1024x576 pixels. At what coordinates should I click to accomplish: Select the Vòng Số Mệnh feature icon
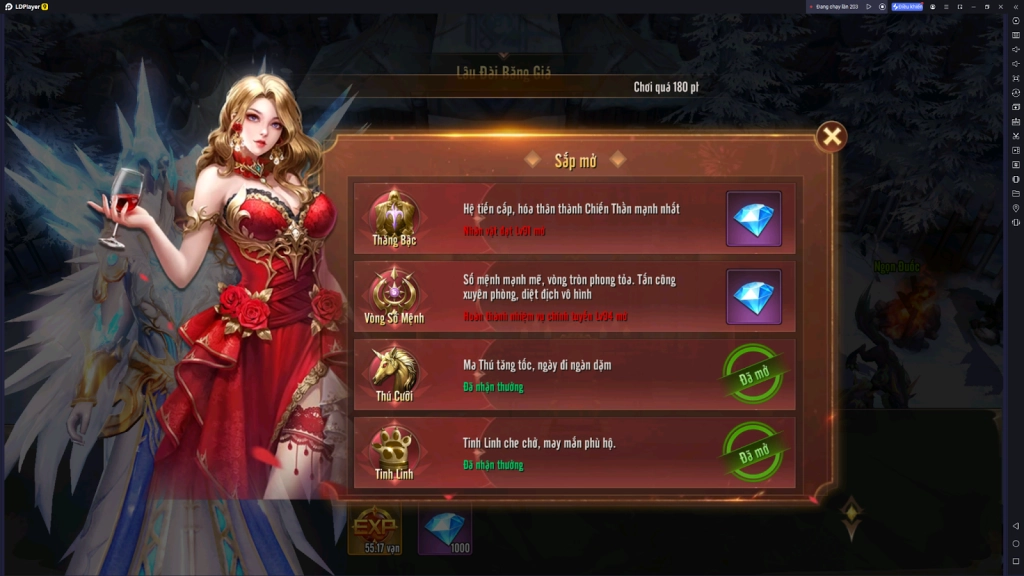pos(394,291)
